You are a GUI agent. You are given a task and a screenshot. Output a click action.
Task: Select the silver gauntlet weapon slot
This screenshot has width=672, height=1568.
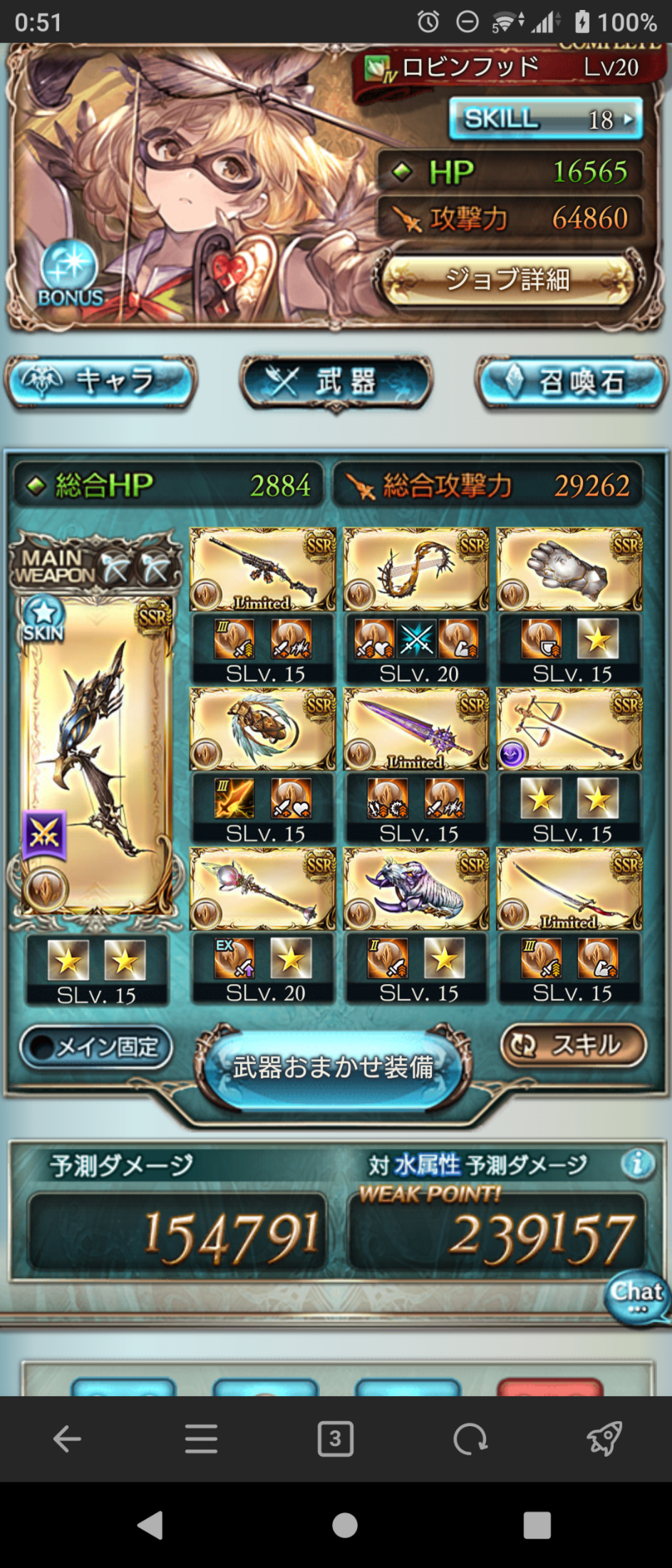[569, 570]
